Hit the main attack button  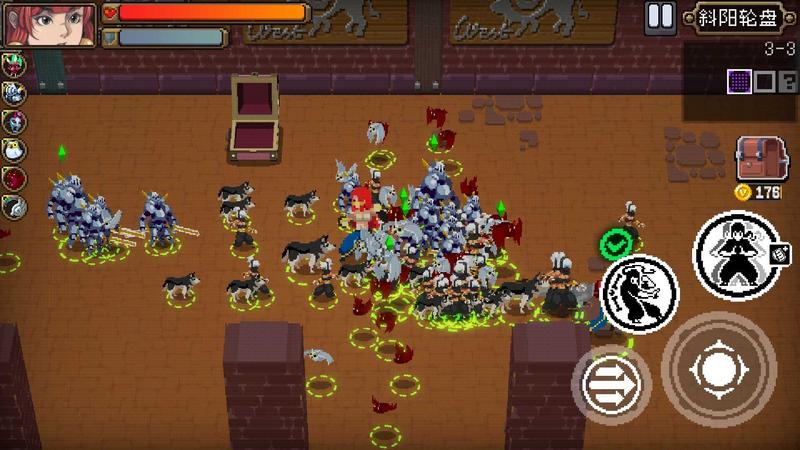pos(718,370)
